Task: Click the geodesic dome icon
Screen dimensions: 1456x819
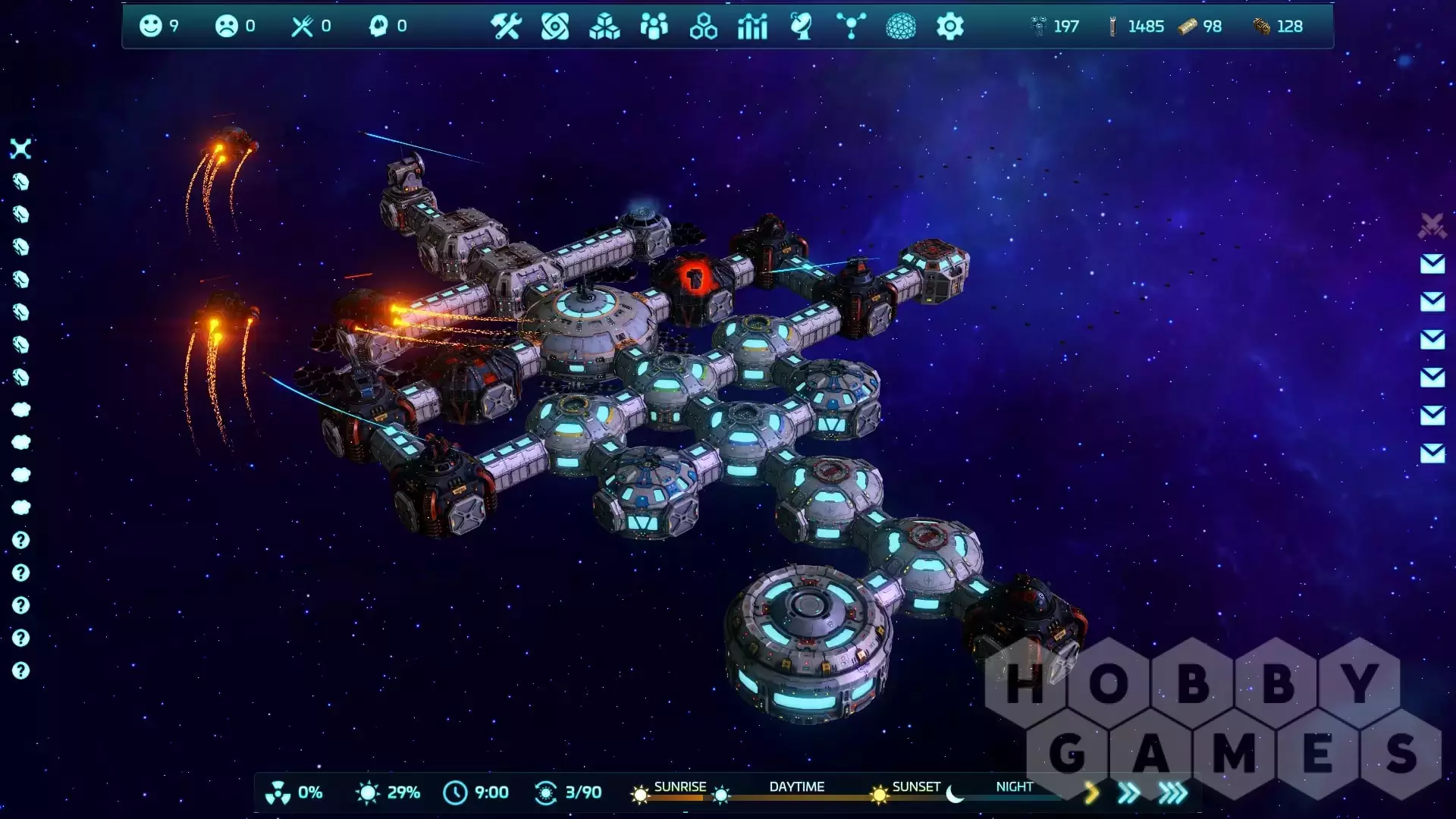Action: tap(901, 27)
